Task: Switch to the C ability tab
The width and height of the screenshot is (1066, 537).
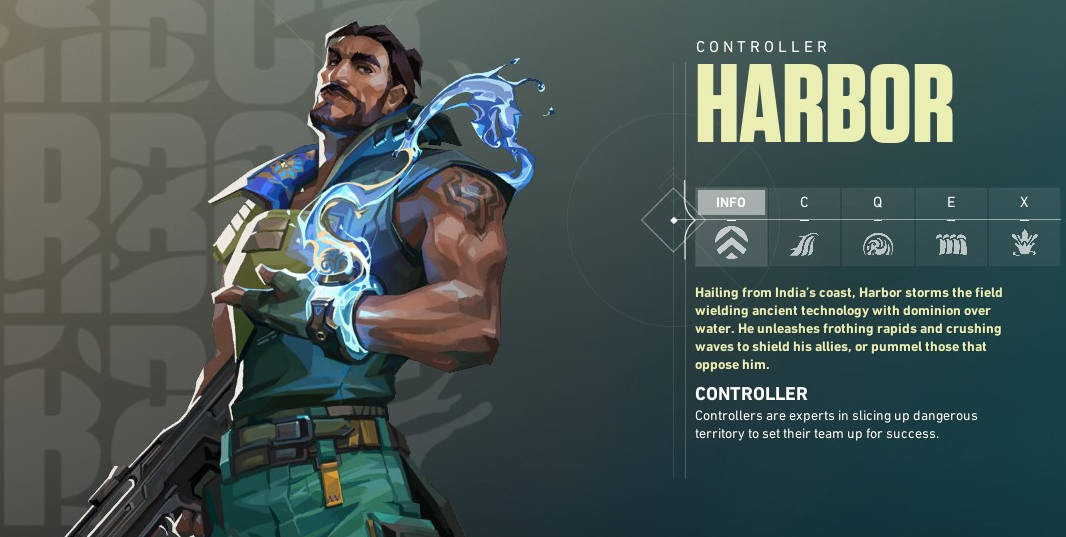Action: (804, 202)
